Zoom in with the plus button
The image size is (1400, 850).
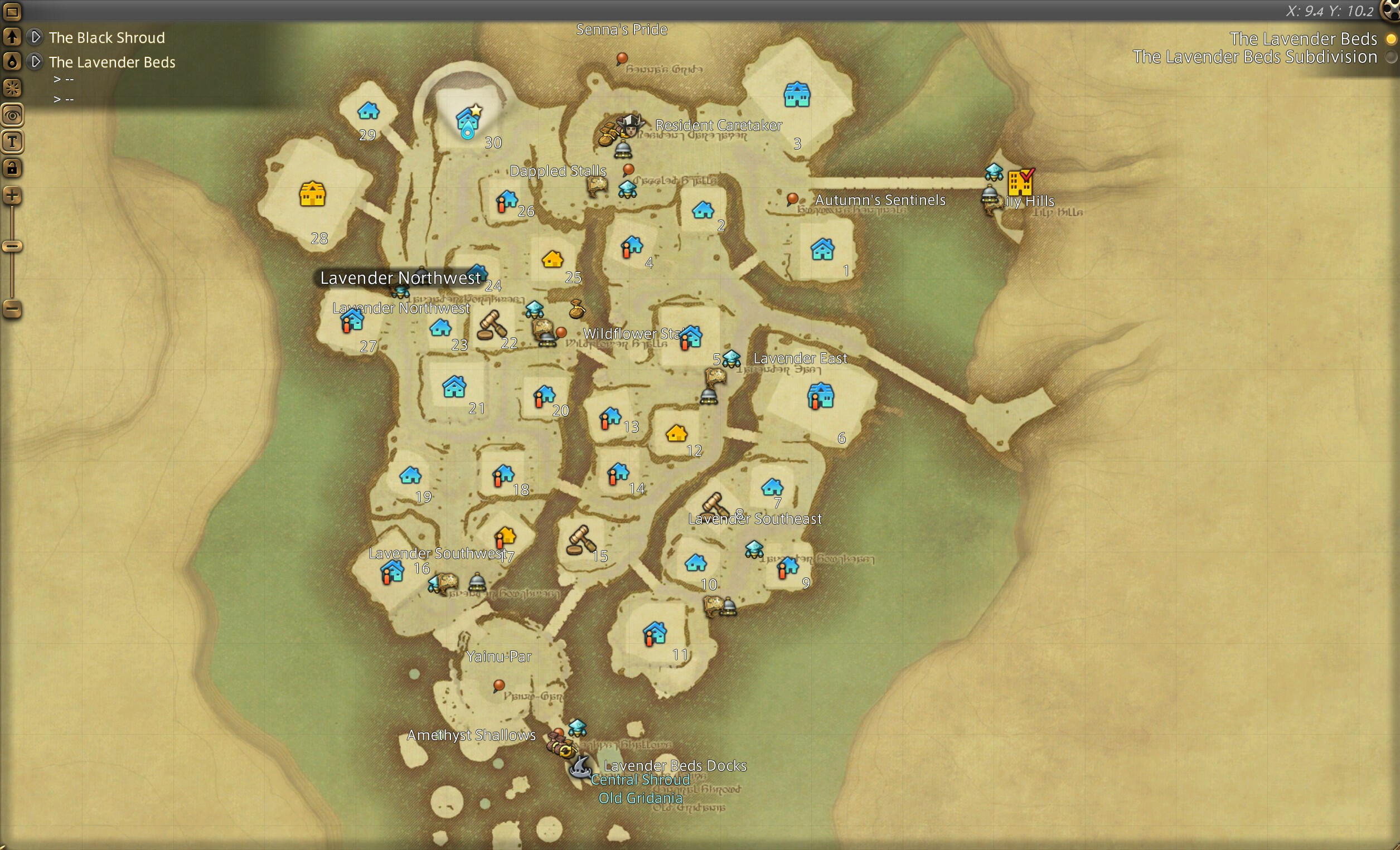(12, 197)
